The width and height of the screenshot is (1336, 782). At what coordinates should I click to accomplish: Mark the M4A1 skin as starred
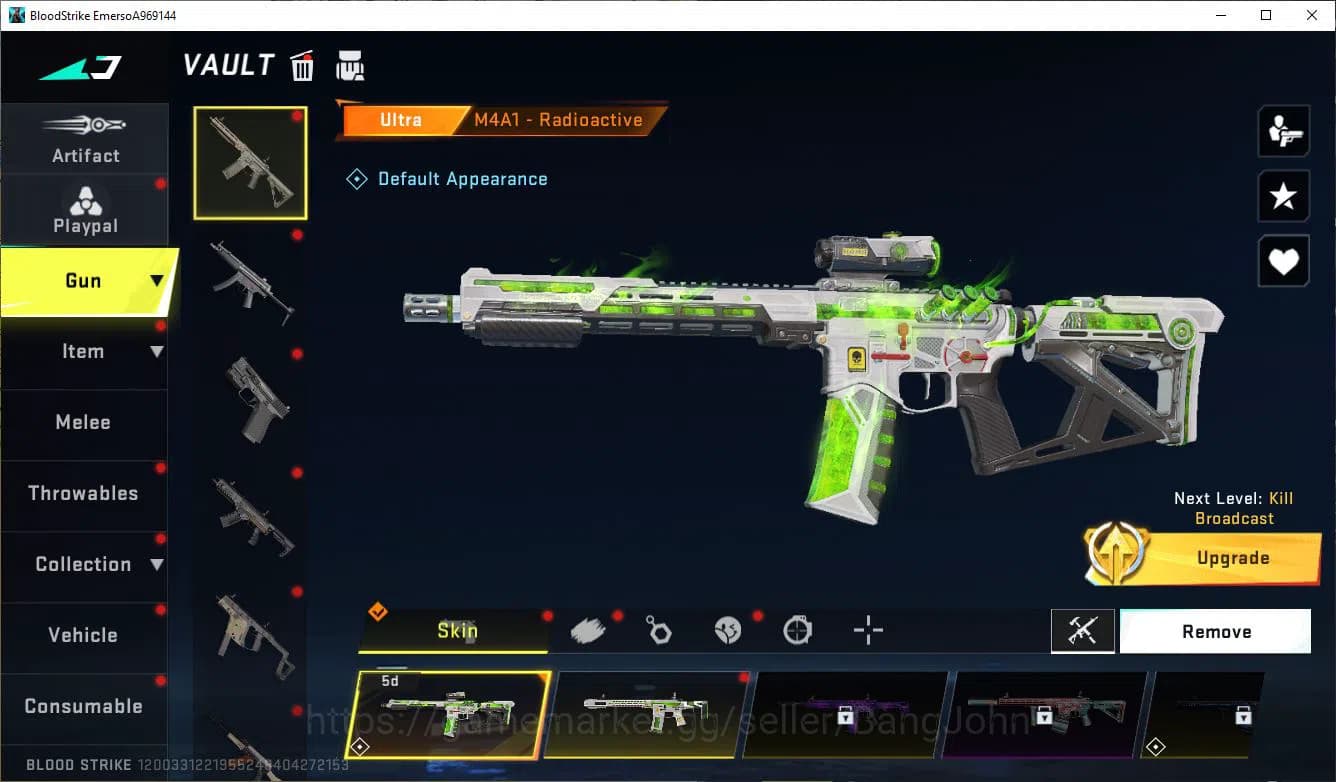pos(1283,196)
